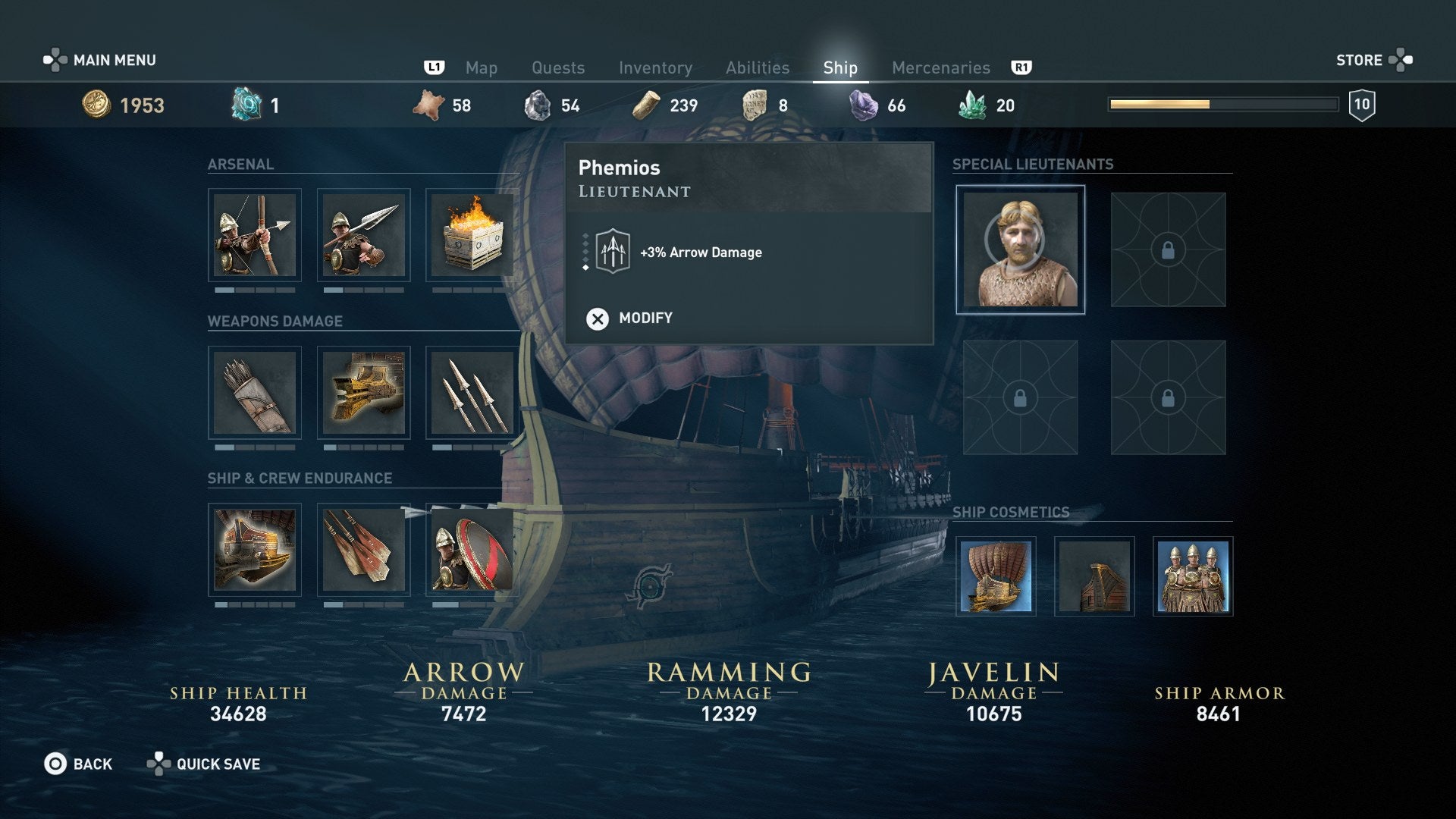Choose the javelin thrower arsenal upgrade
Viewport: 1456px width, 819px height.
363,235
